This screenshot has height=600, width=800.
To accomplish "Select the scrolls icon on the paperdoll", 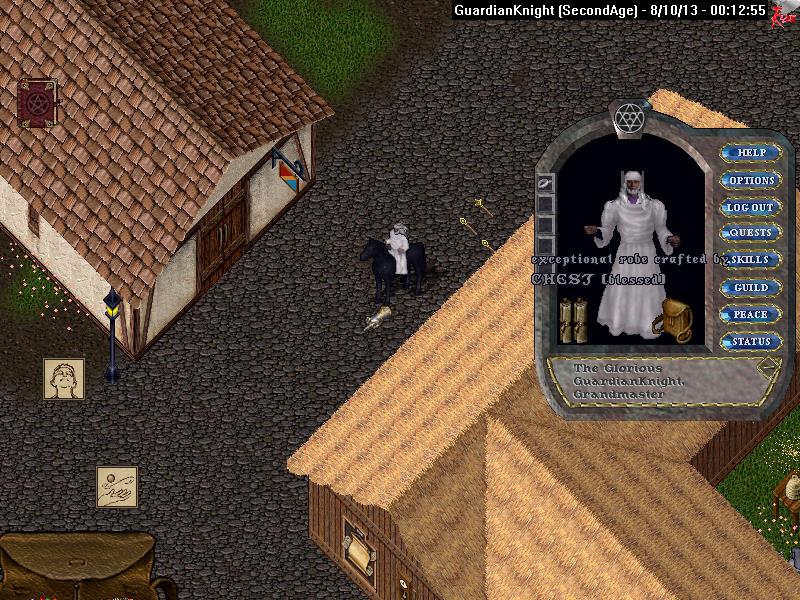I will coord(572,320).
